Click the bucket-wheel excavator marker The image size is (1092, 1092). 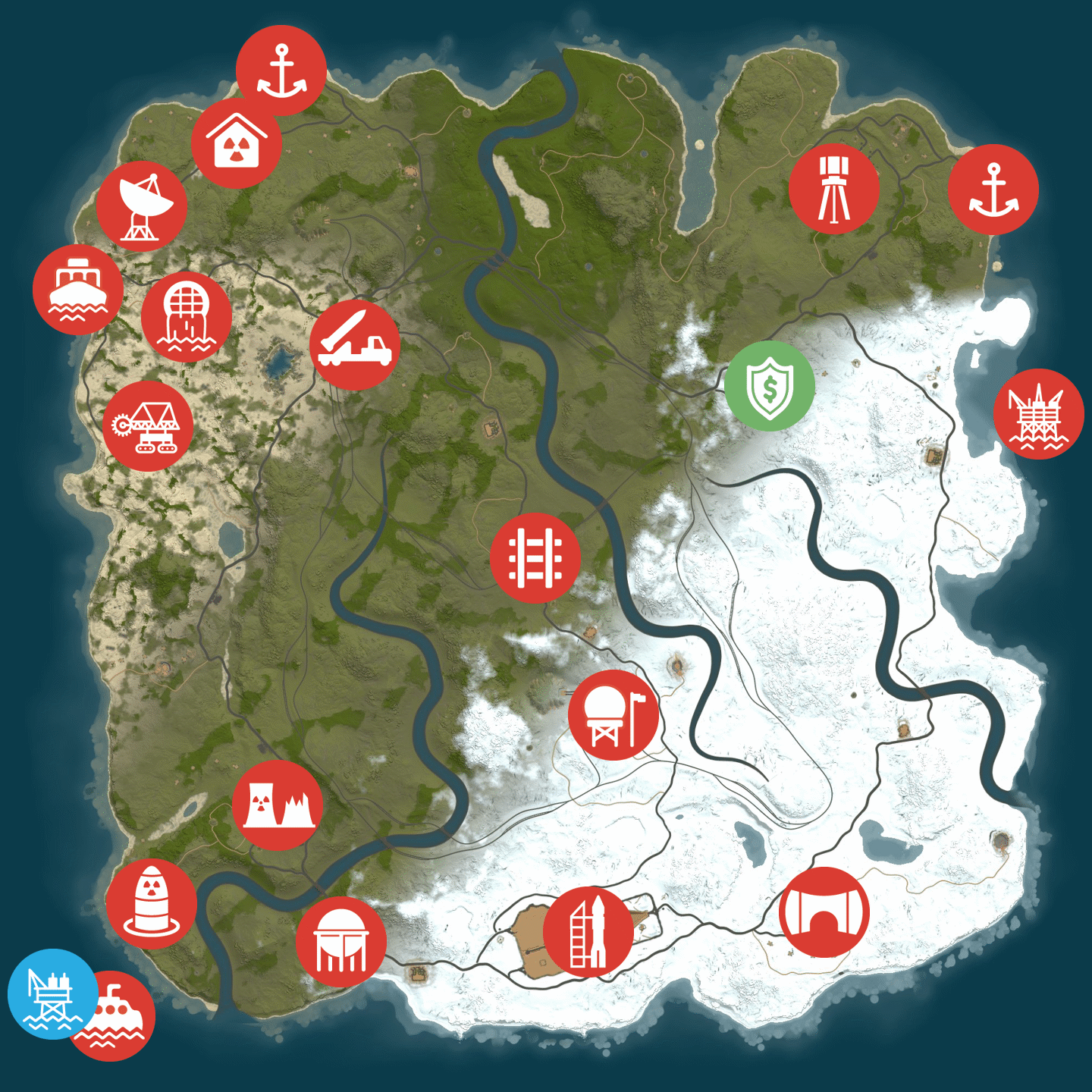click(149, 428)
